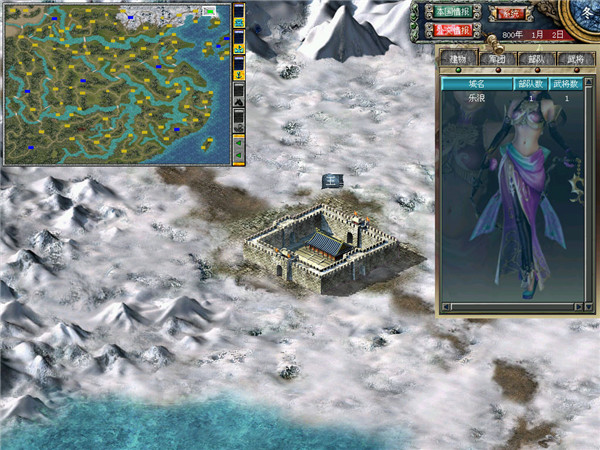The height and width of the screenshot is (450, 600).
Task: Toggle the waves icon beside the minimap
Action: tap(239, 20)
